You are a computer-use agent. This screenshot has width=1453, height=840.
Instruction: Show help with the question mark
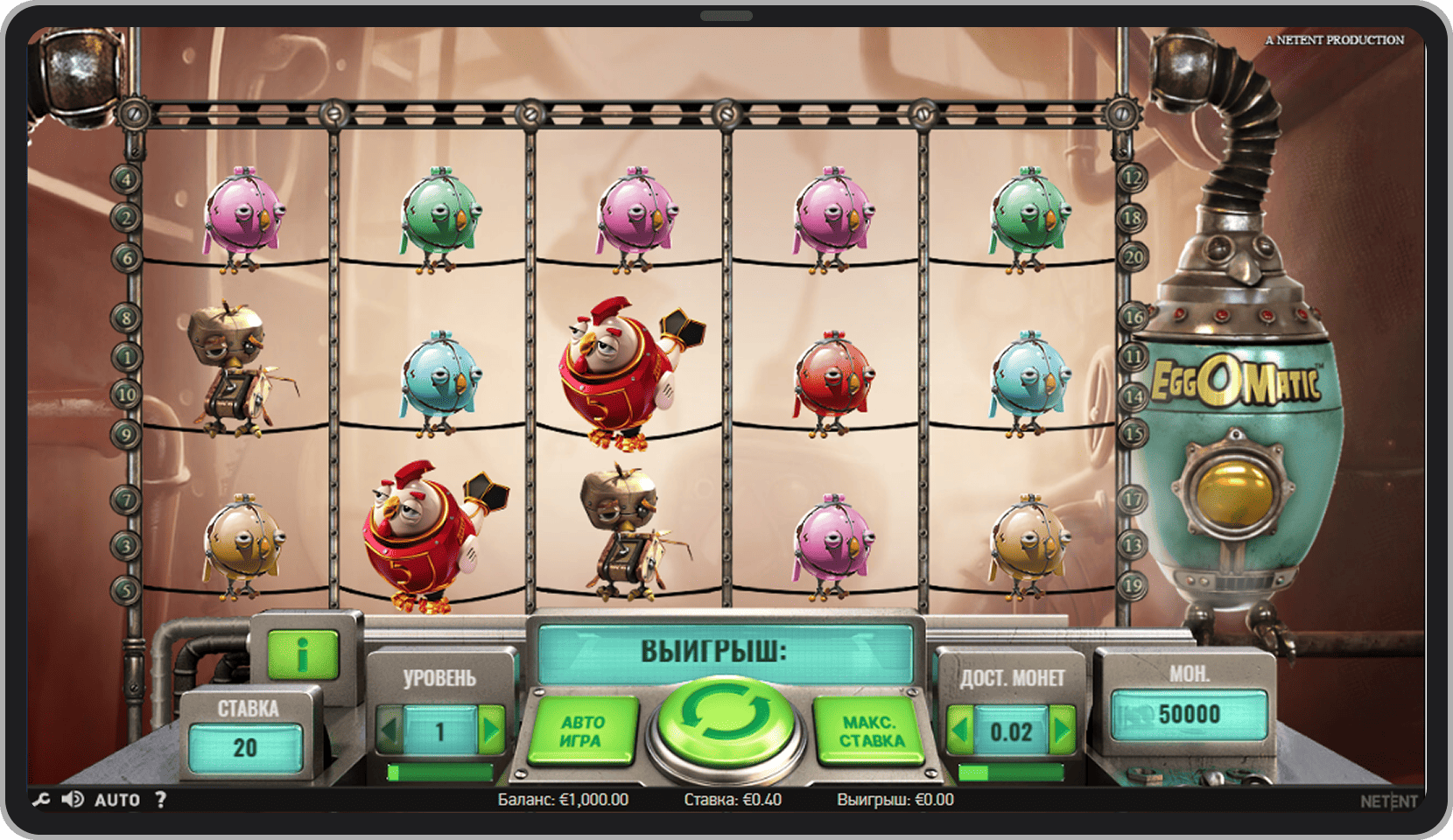(160, 800)
